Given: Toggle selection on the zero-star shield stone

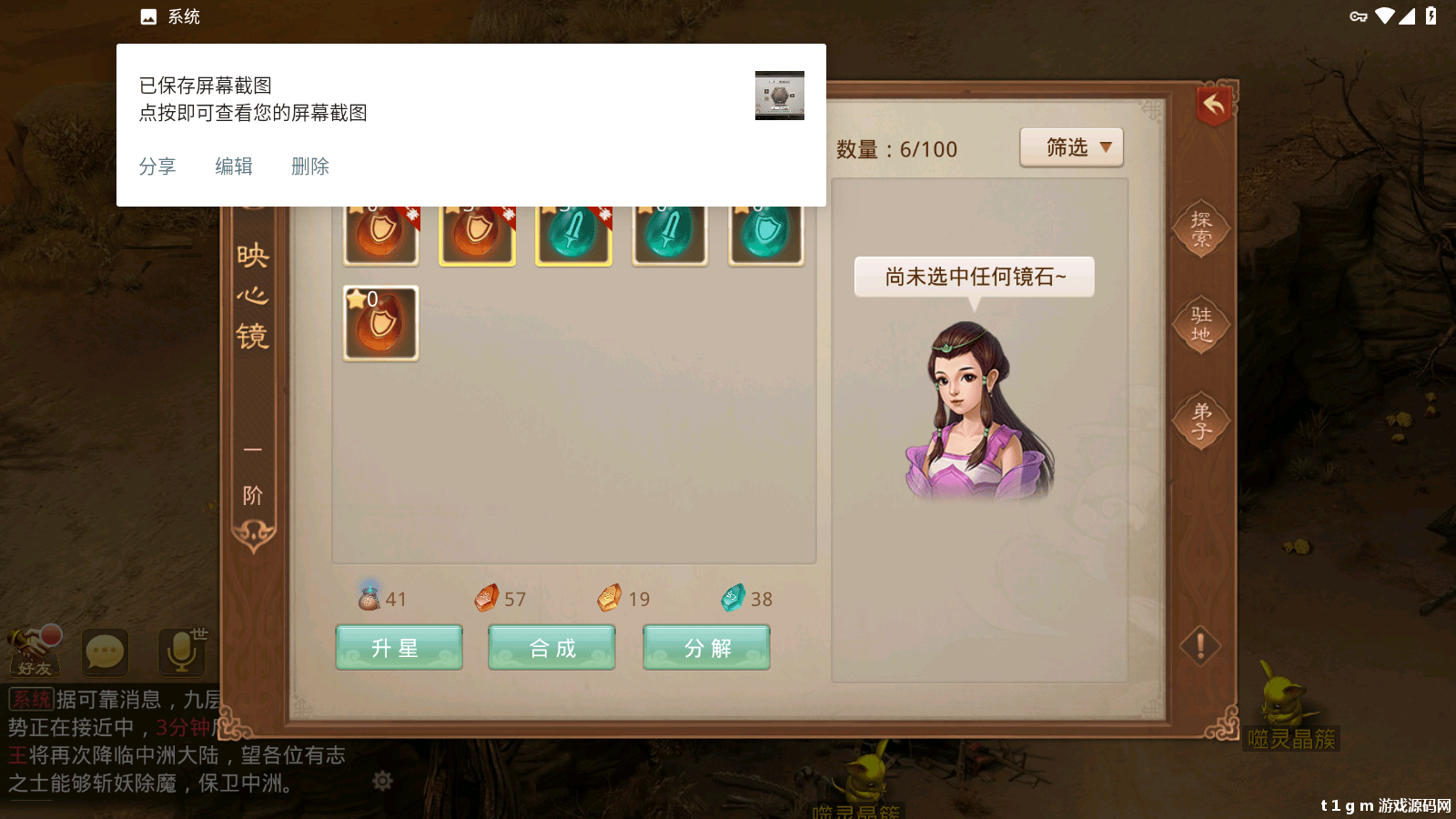Looking at the screenshot, I should 380,323.
